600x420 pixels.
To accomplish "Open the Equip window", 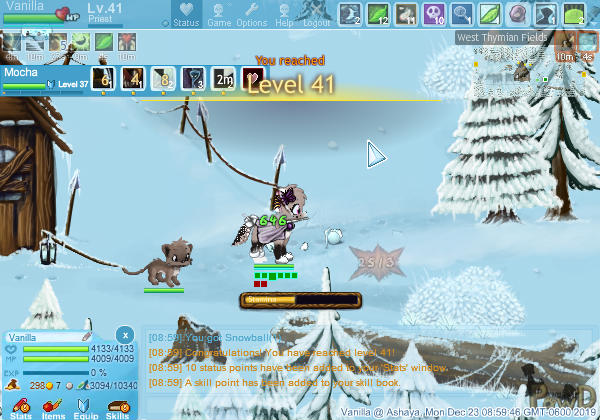I will pyautogui.click(x=86, y=406).
